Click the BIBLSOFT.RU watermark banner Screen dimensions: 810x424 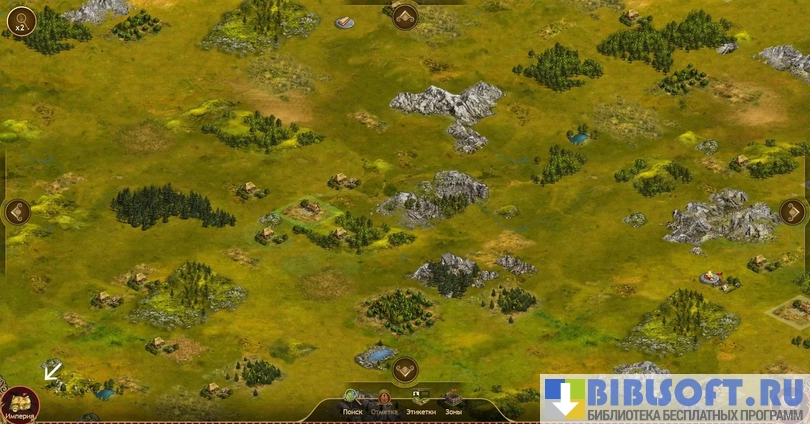pos(675,399)
